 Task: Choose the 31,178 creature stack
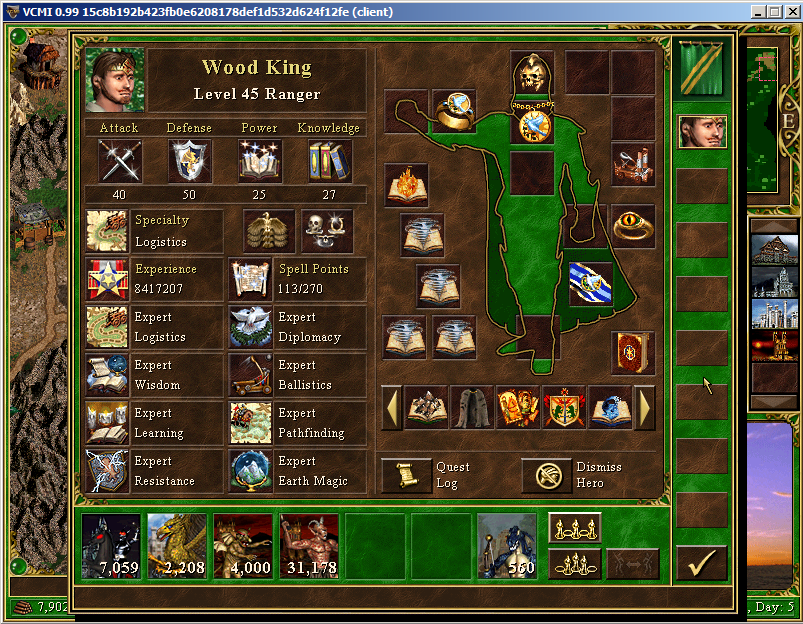coord(309,546)
